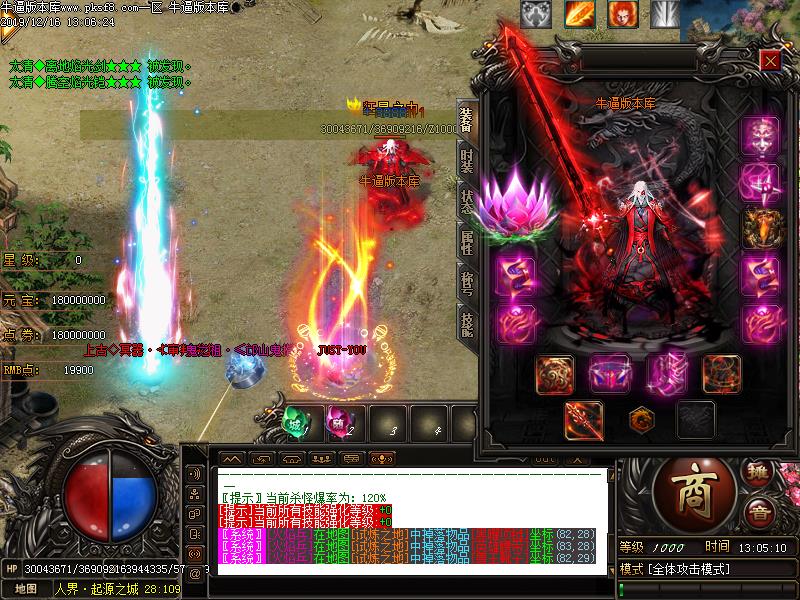The width and height of the screenshot is (800, 600).
Task: Close the character equipment panel
Action: pos(770,60)
